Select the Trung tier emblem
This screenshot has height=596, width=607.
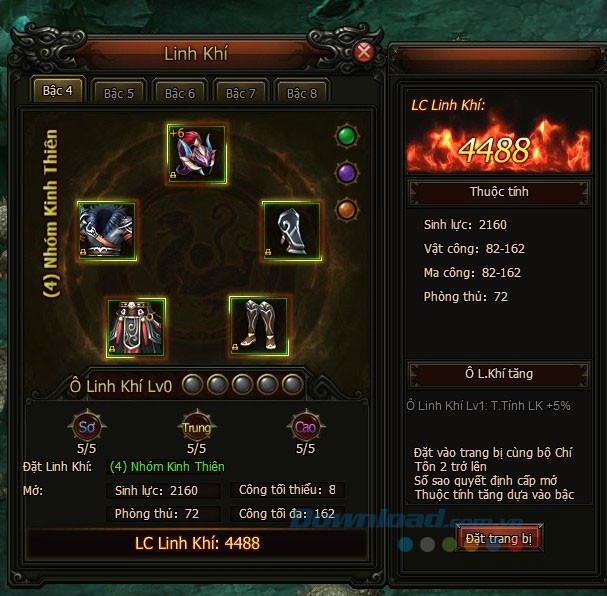195,426
